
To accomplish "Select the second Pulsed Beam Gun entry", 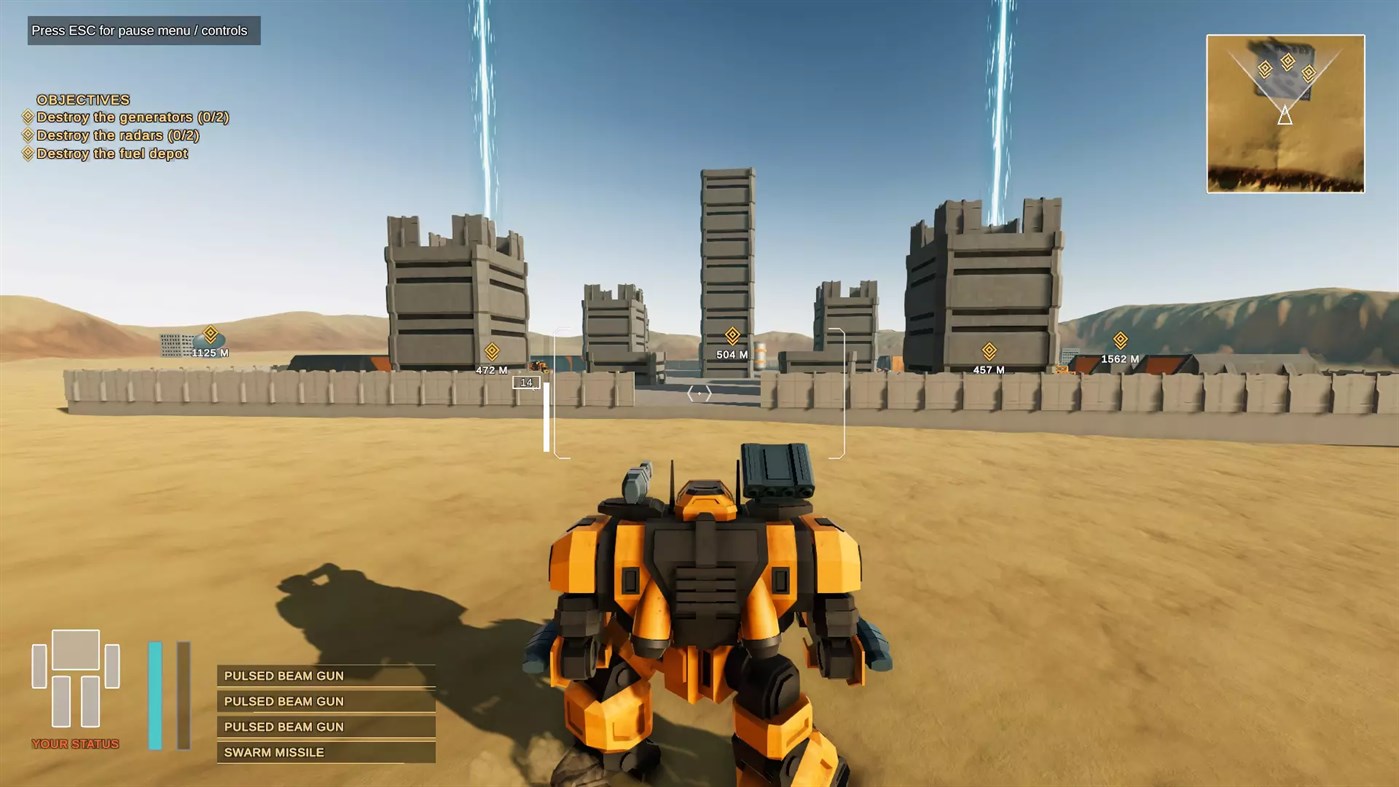I will [x=325, y=700].
